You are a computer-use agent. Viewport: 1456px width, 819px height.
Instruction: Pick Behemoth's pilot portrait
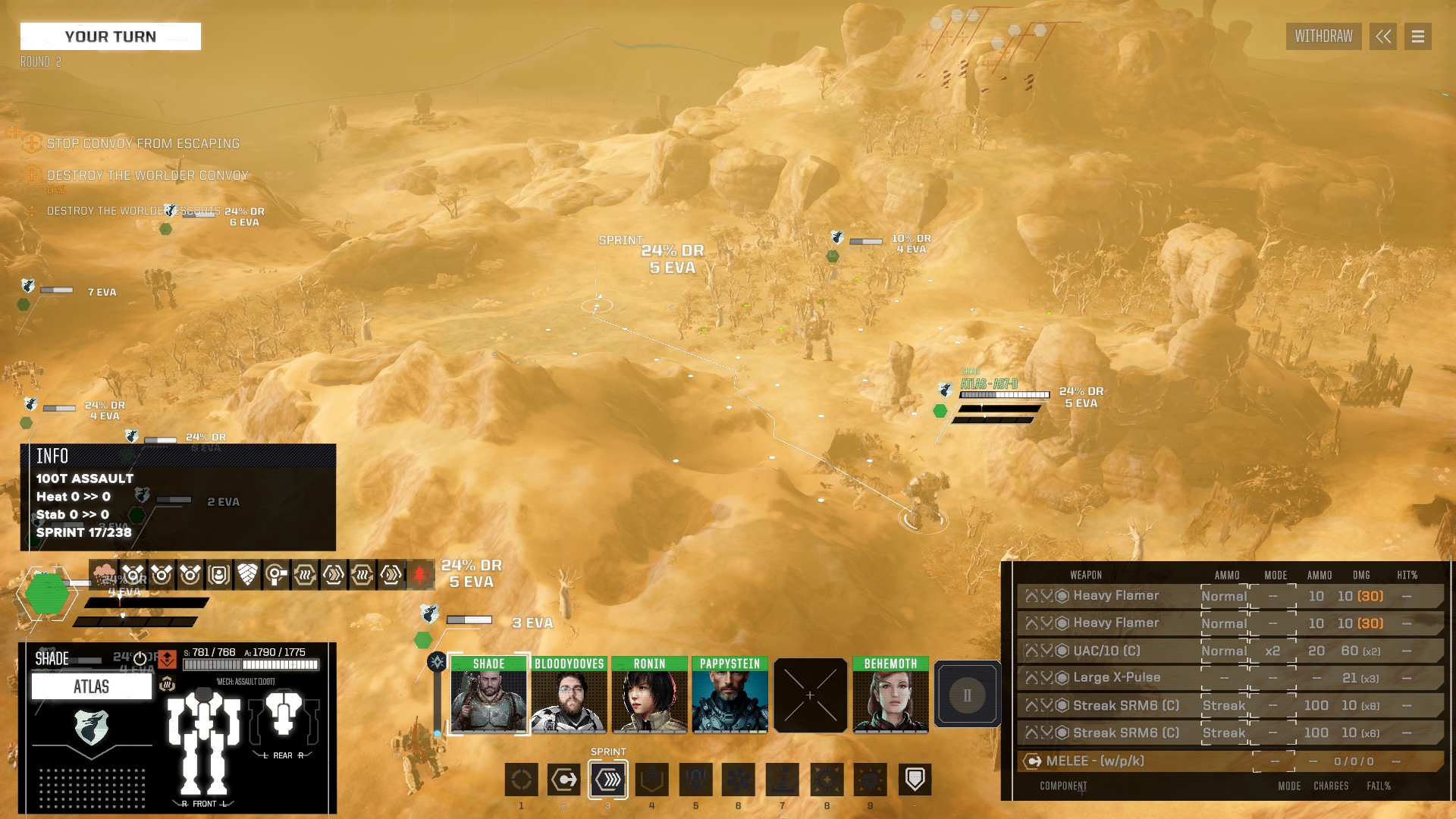click(x=890, y=695)
